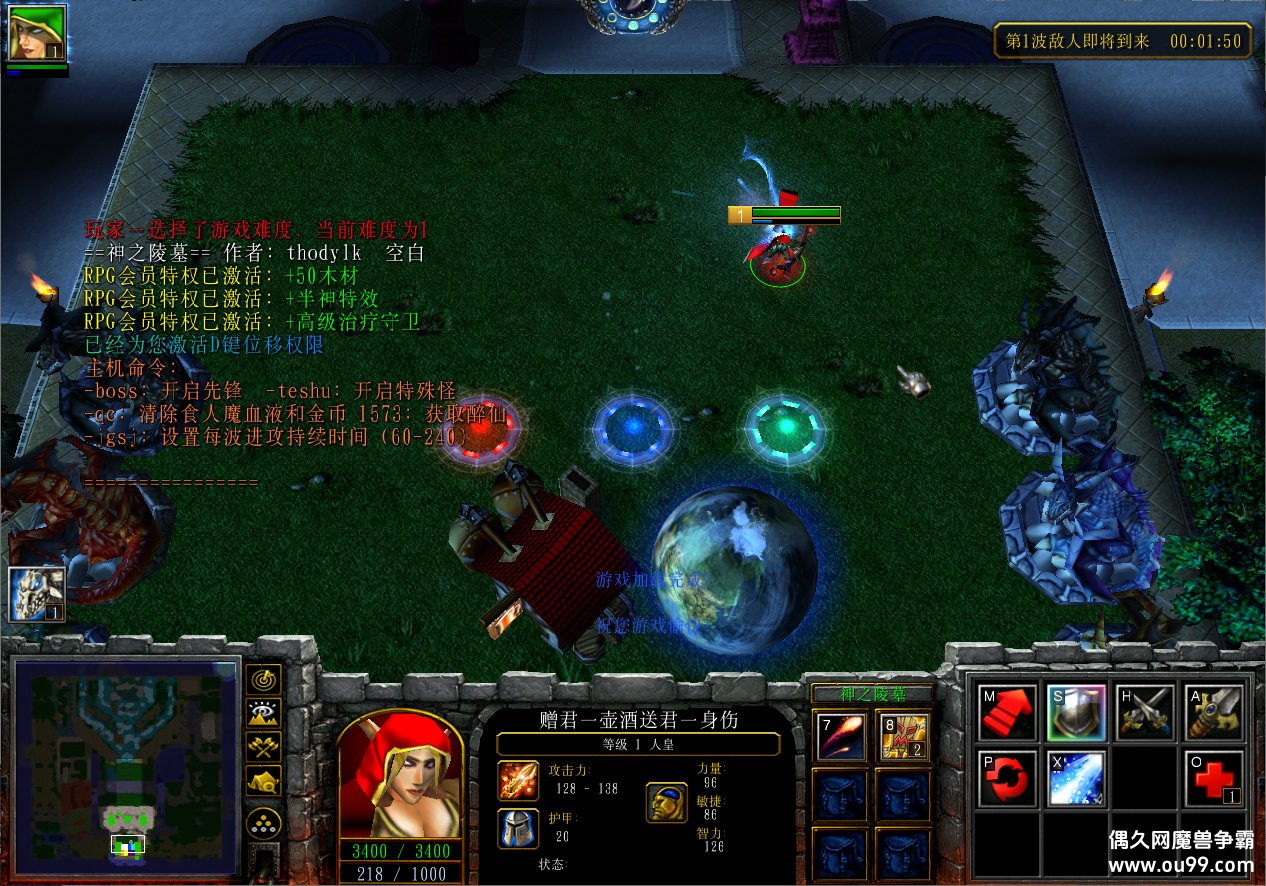Toggle the ally color mode crossed-axes button
This screenshot has height=886, width=1266.
pyautogui.click(x=264, y=746)
